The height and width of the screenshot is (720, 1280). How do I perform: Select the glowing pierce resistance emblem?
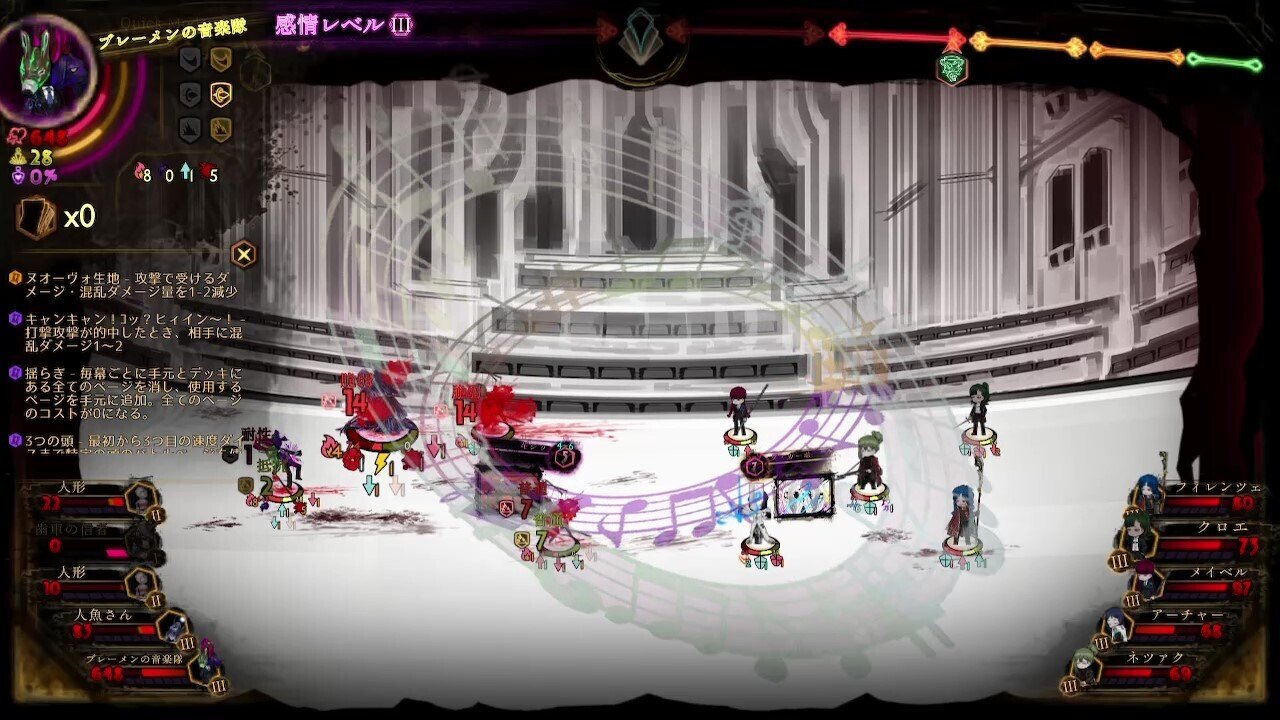[220, 93]
